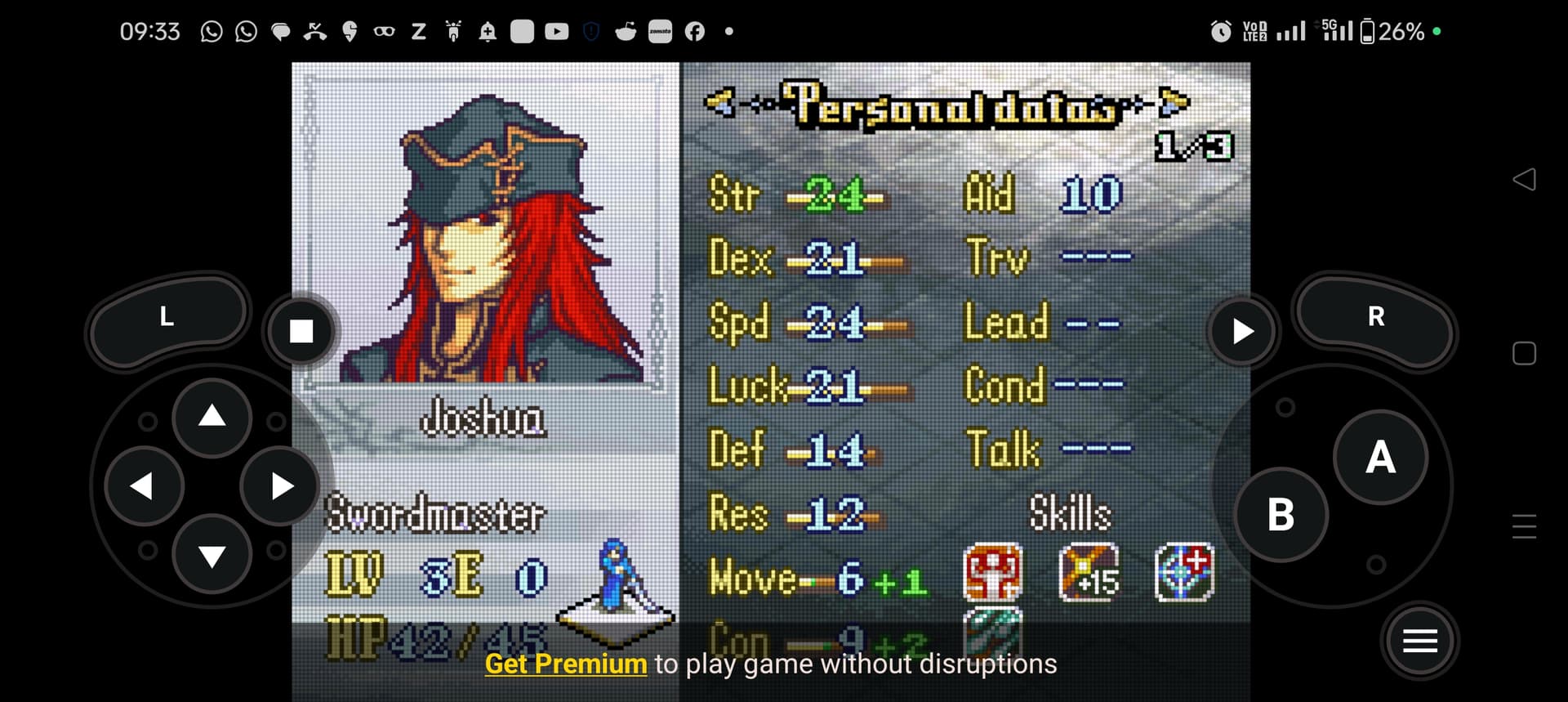This screenshot has height=702, width=1568.
Task: Tap the Facebook icon in the status bar
Action: pyautogui.click(x=693, y=31)
